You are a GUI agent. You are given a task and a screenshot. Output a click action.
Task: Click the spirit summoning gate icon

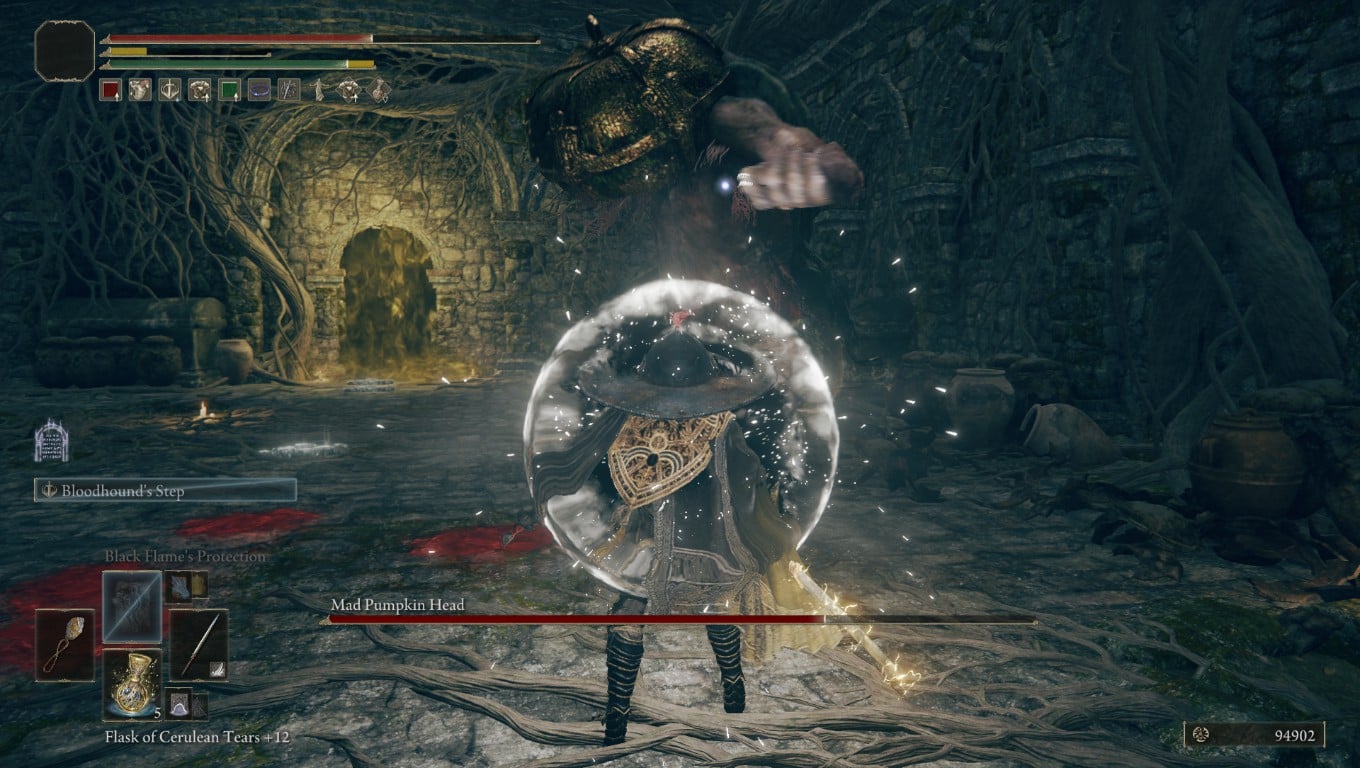click(x=51, y=441)
